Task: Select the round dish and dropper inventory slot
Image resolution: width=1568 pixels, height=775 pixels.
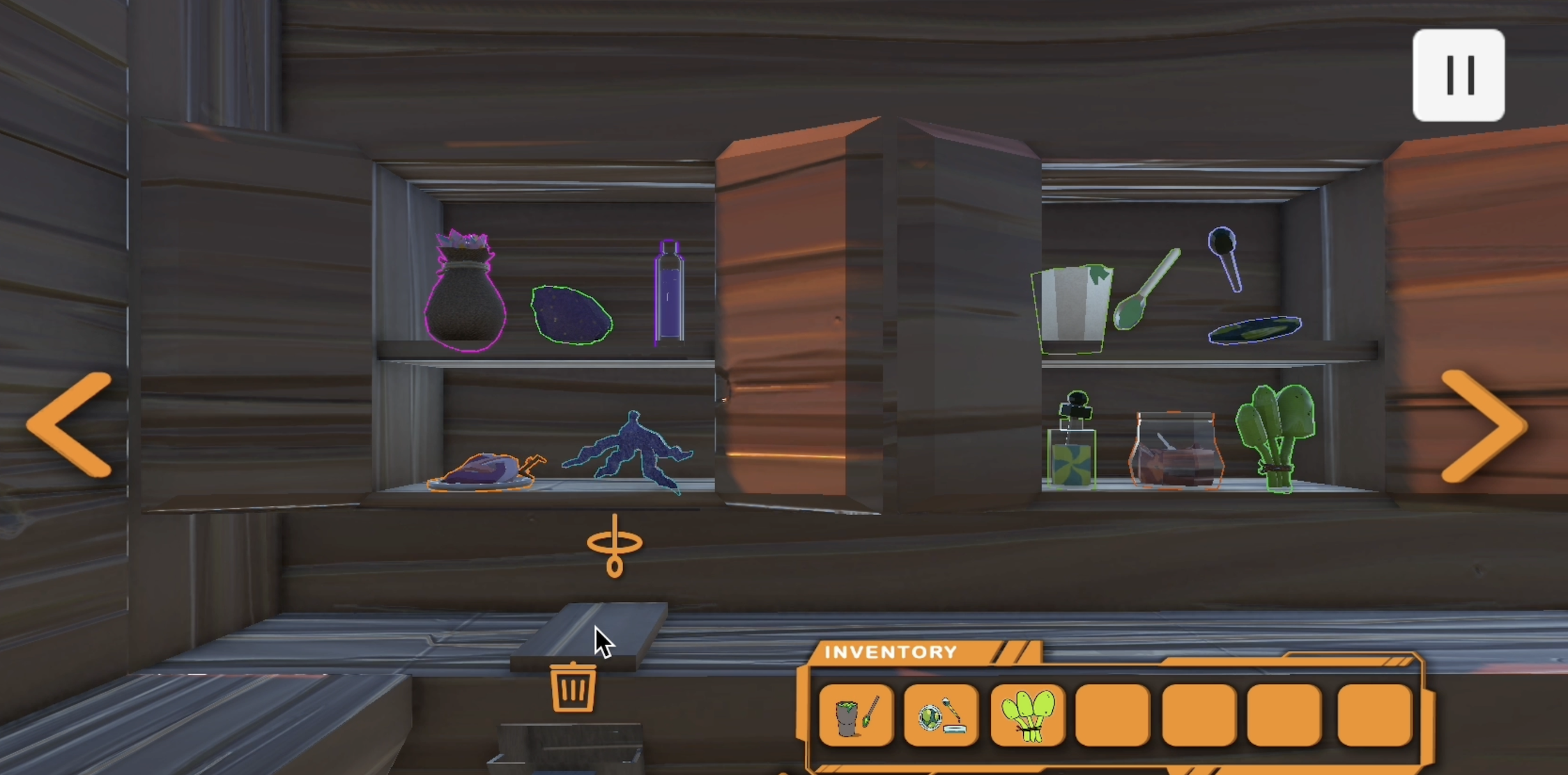Action: (x=941, y=715)
